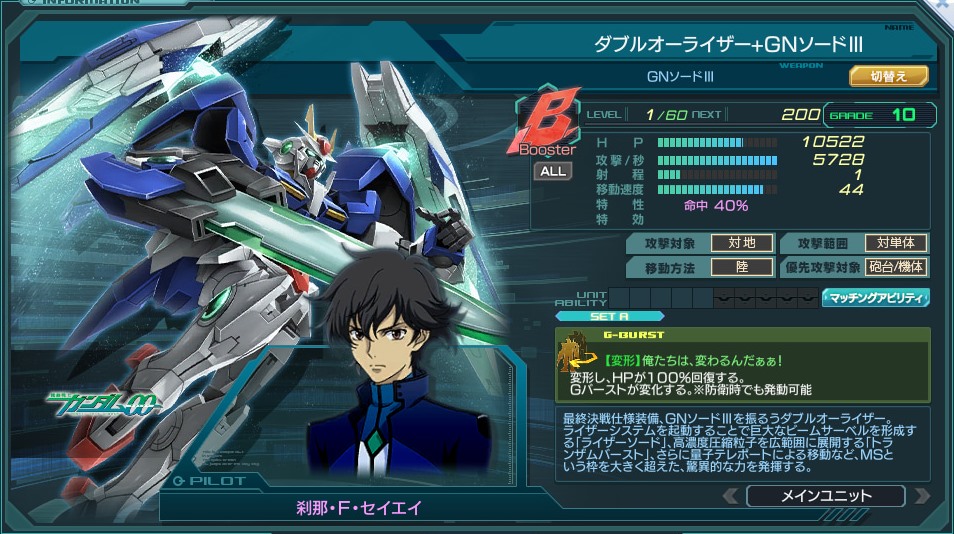The height and width of the screenshot is (534, 954).
Task: Select the ALL booster filter button
Action: (552, 171)
